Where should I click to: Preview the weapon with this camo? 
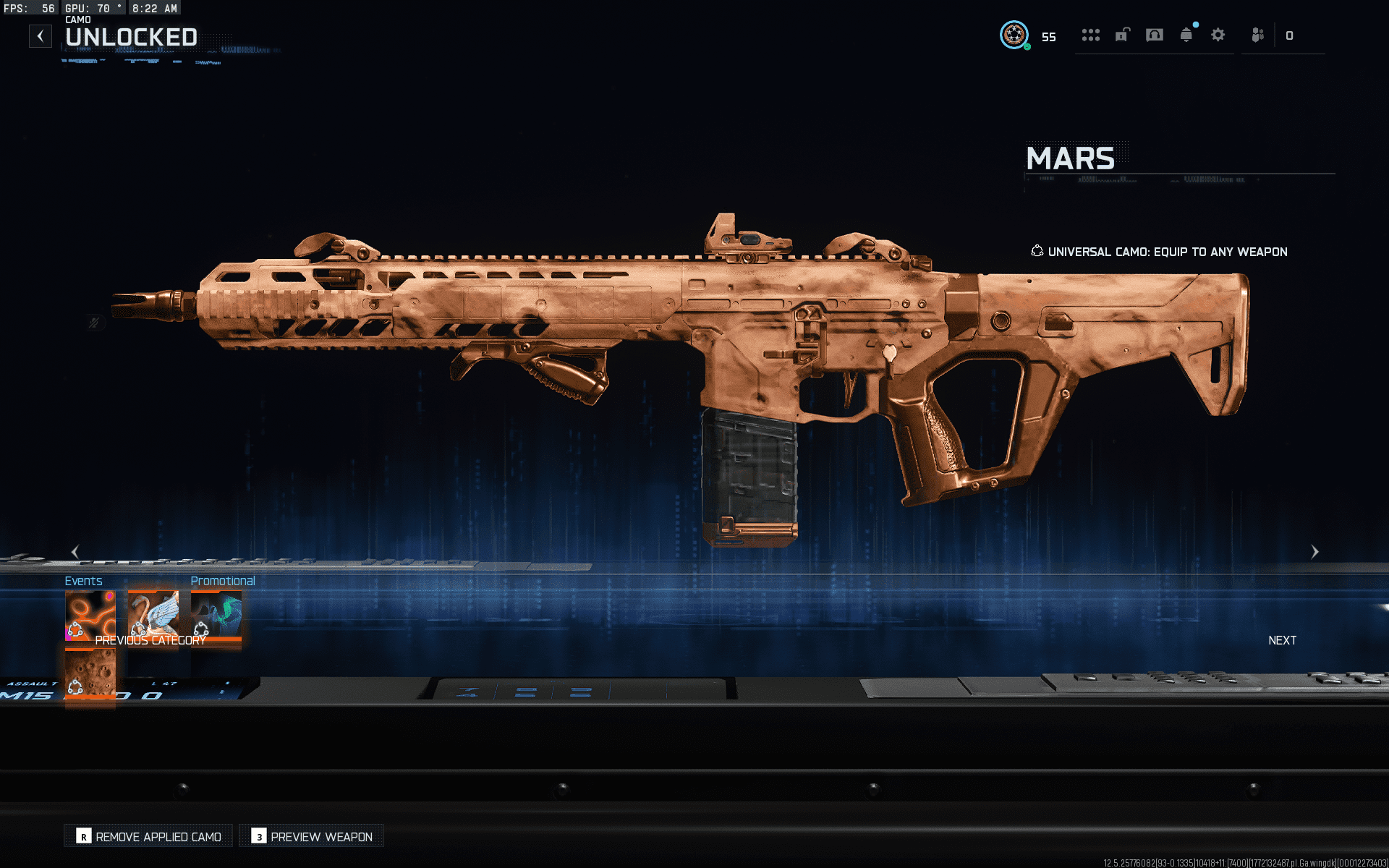[x=312, y=837]
